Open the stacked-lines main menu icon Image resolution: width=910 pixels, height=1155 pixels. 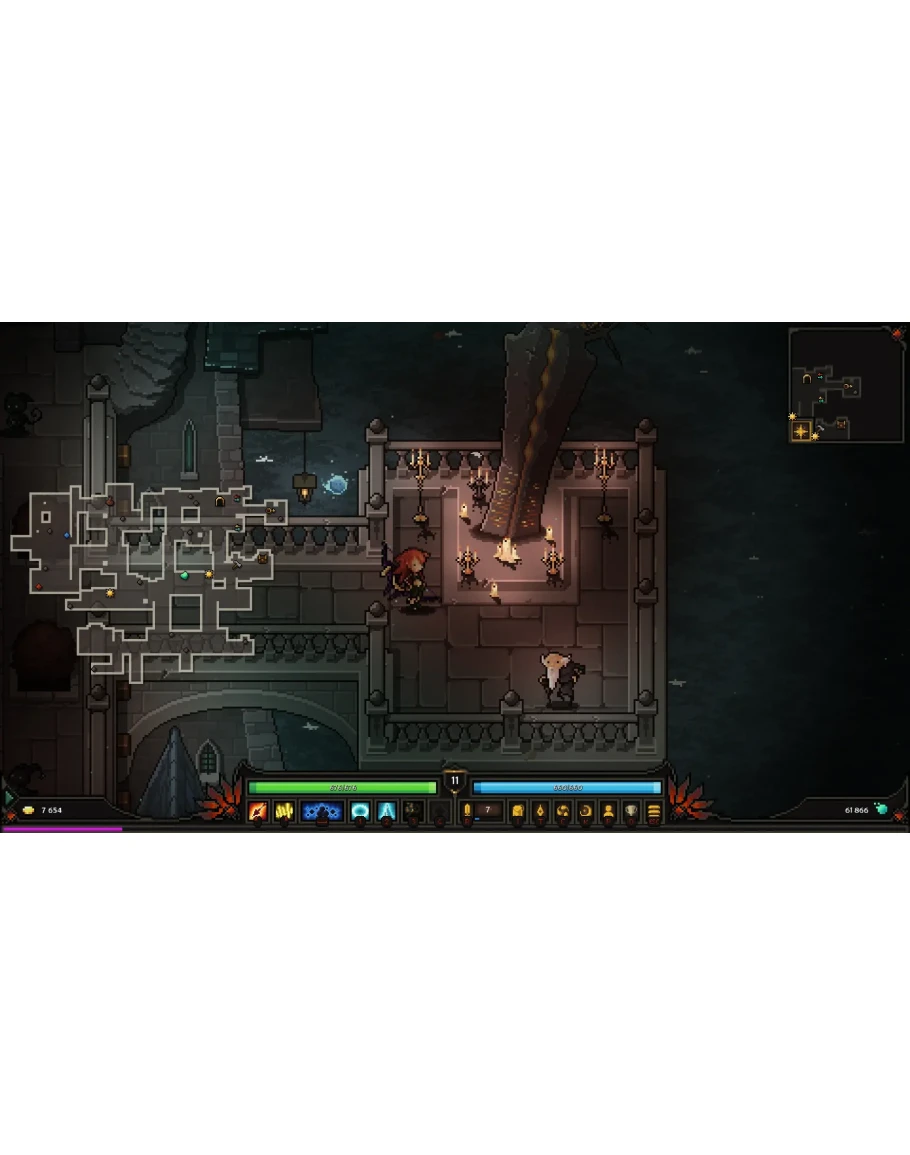pos(654,812)
